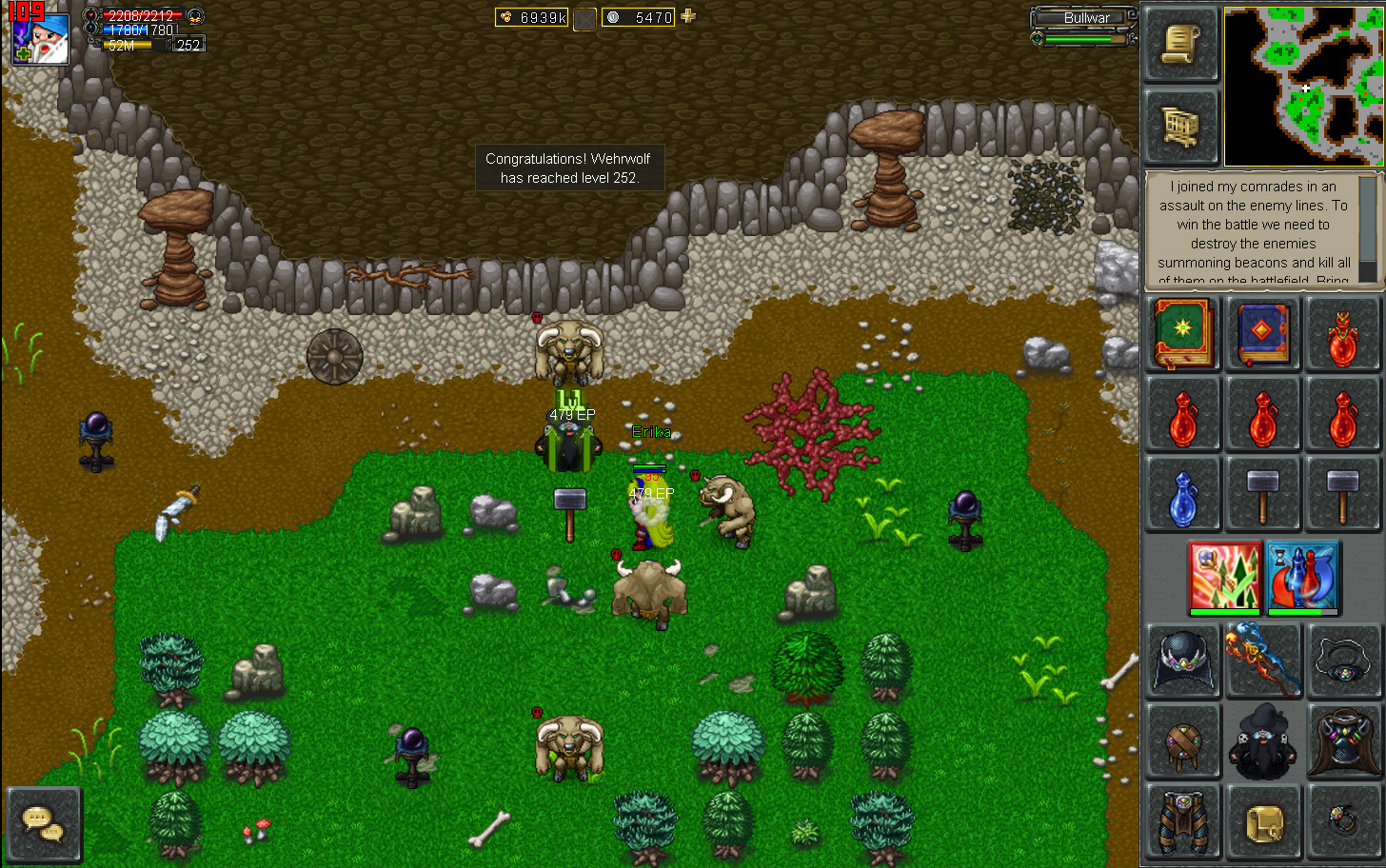Viewport: 1386px width, 868px height.
Task: Select the jeweled body armor slot
Action: tap(1343, 740)
